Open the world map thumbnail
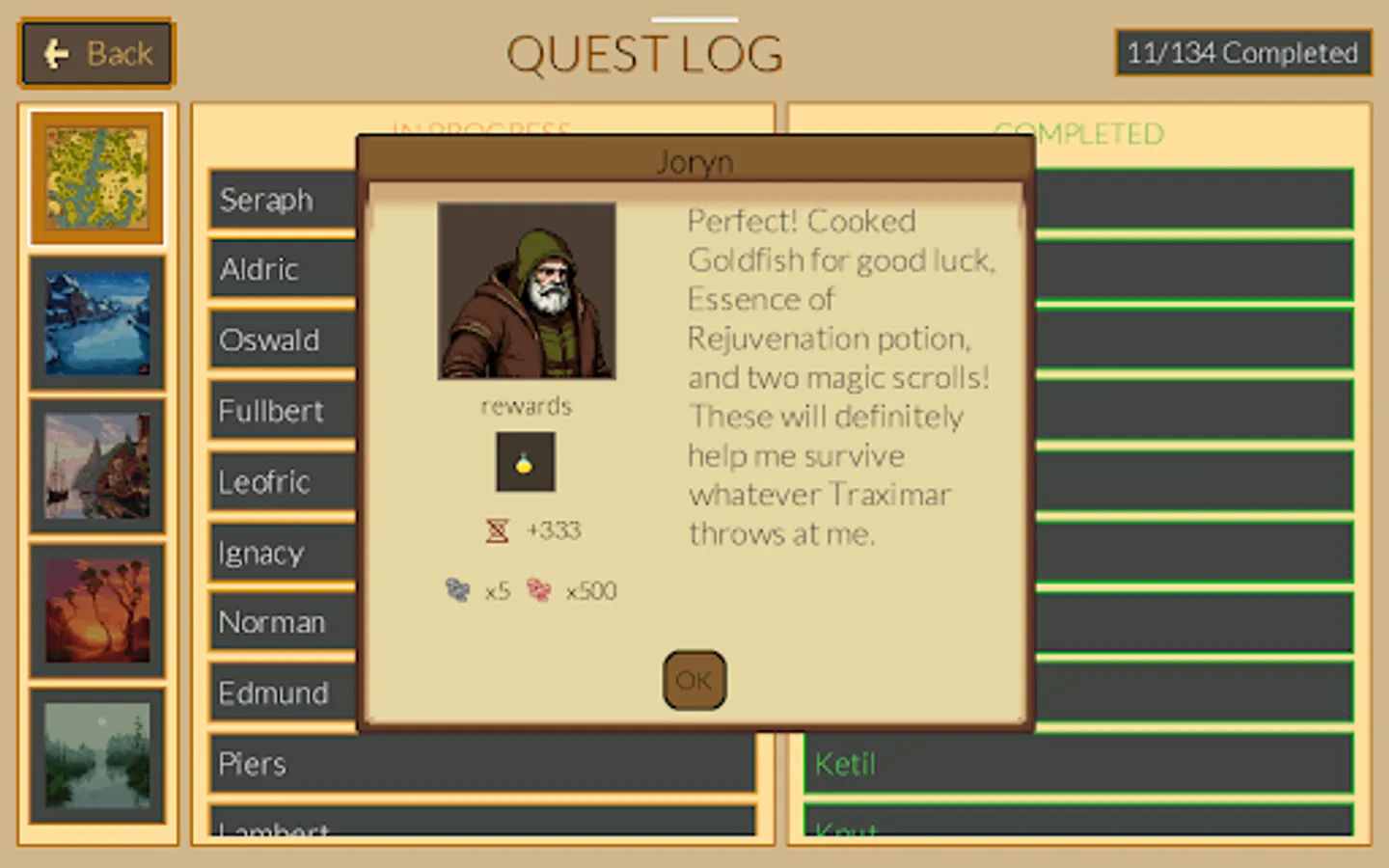1389x868 pixels. 96,177
